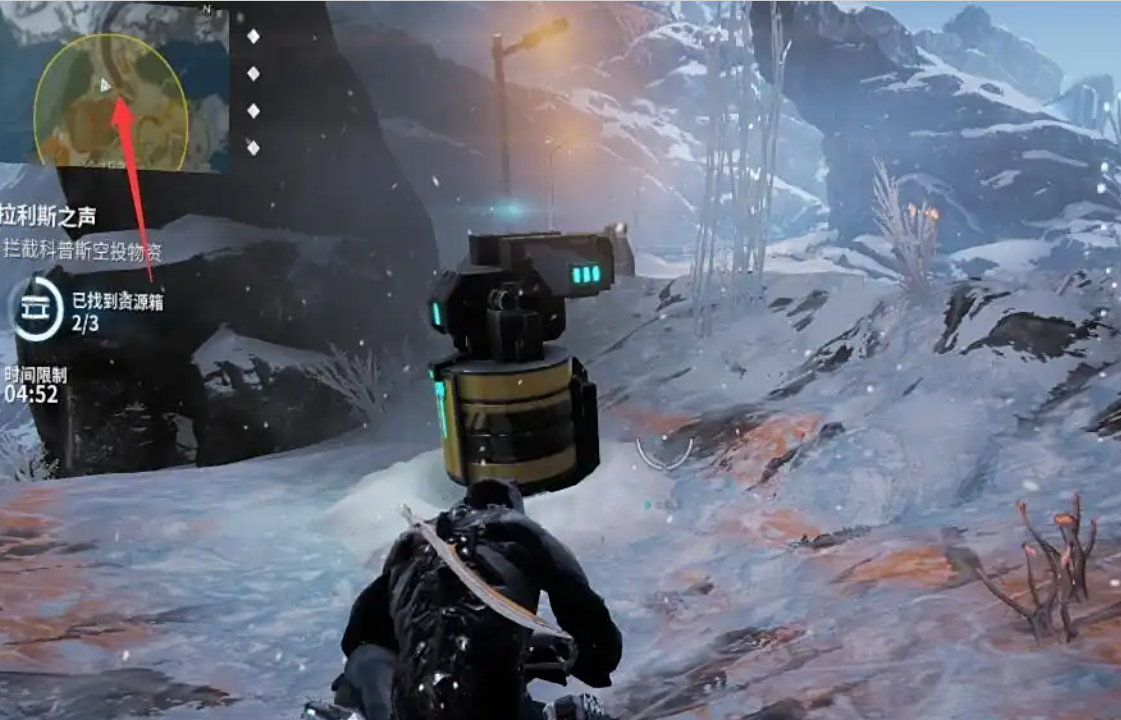Open the circular minimap
1121x720 pixels.
click(110, 102)
